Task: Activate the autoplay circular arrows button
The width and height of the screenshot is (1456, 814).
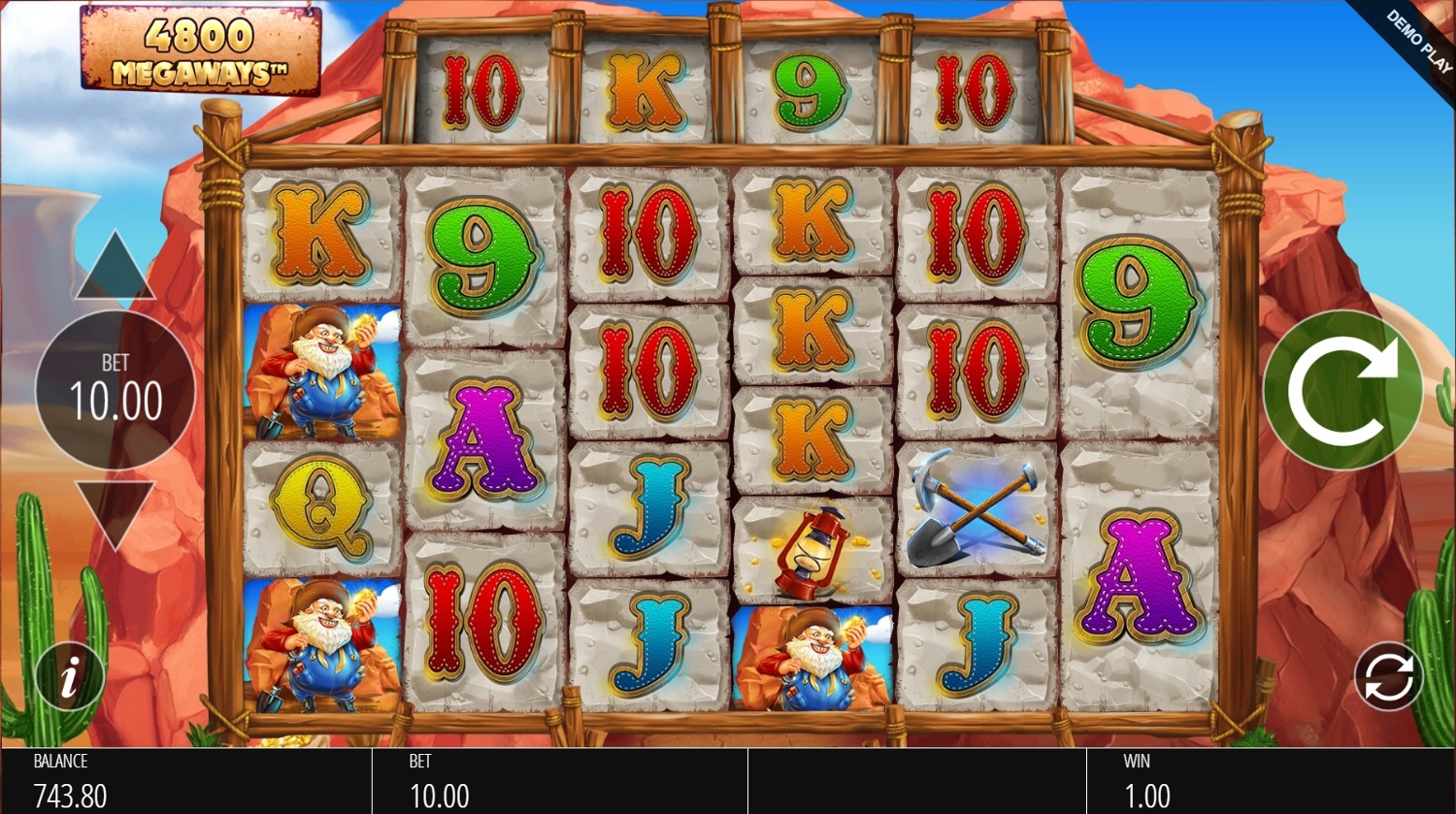Action: [x=1388, y=676]
